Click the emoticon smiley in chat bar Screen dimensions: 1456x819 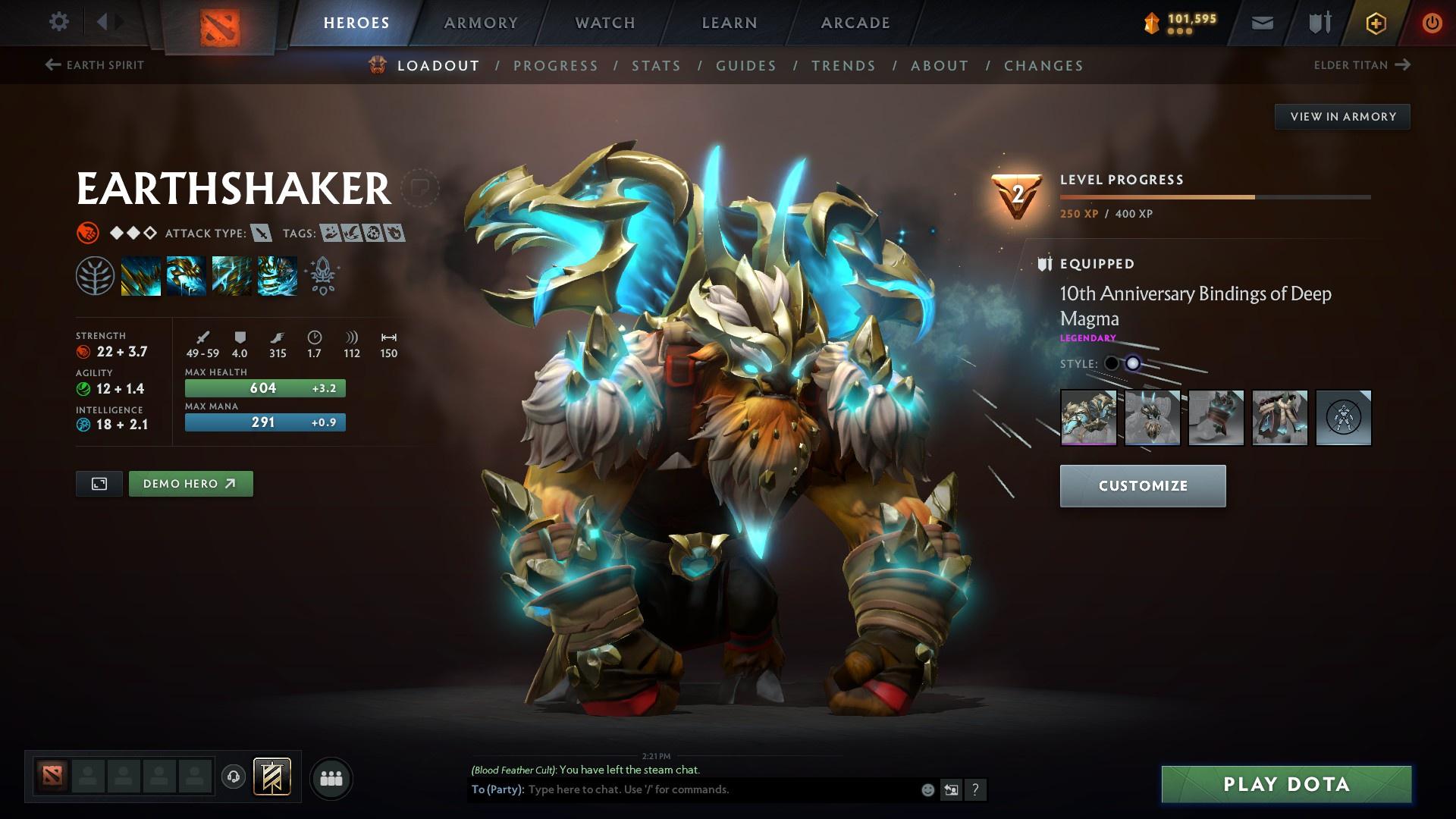[927, 789]
